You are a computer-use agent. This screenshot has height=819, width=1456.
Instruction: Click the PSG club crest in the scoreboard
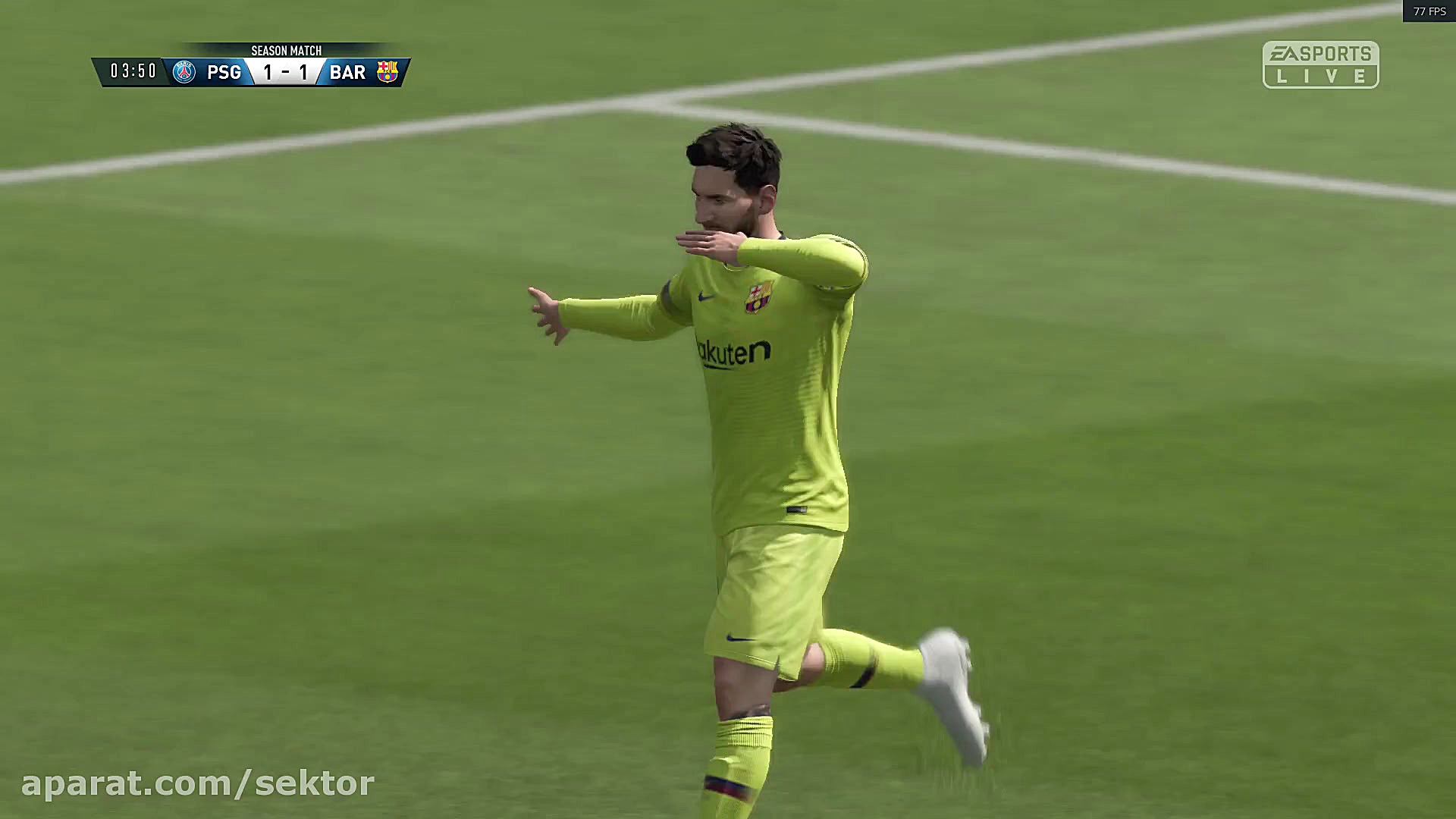pyautogui.click(x=184, y=71)
